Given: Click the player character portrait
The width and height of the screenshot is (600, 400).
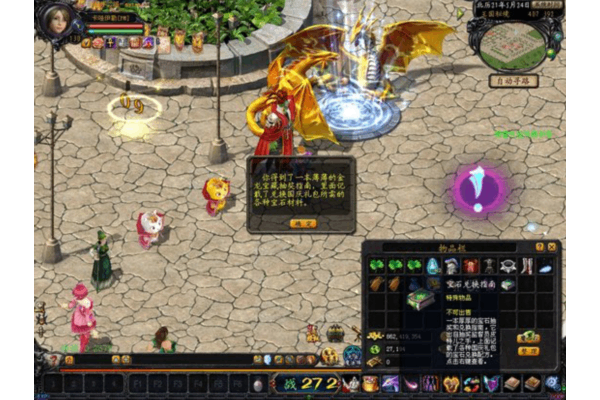Looking at the screenshot, I should tap(57, 18).
